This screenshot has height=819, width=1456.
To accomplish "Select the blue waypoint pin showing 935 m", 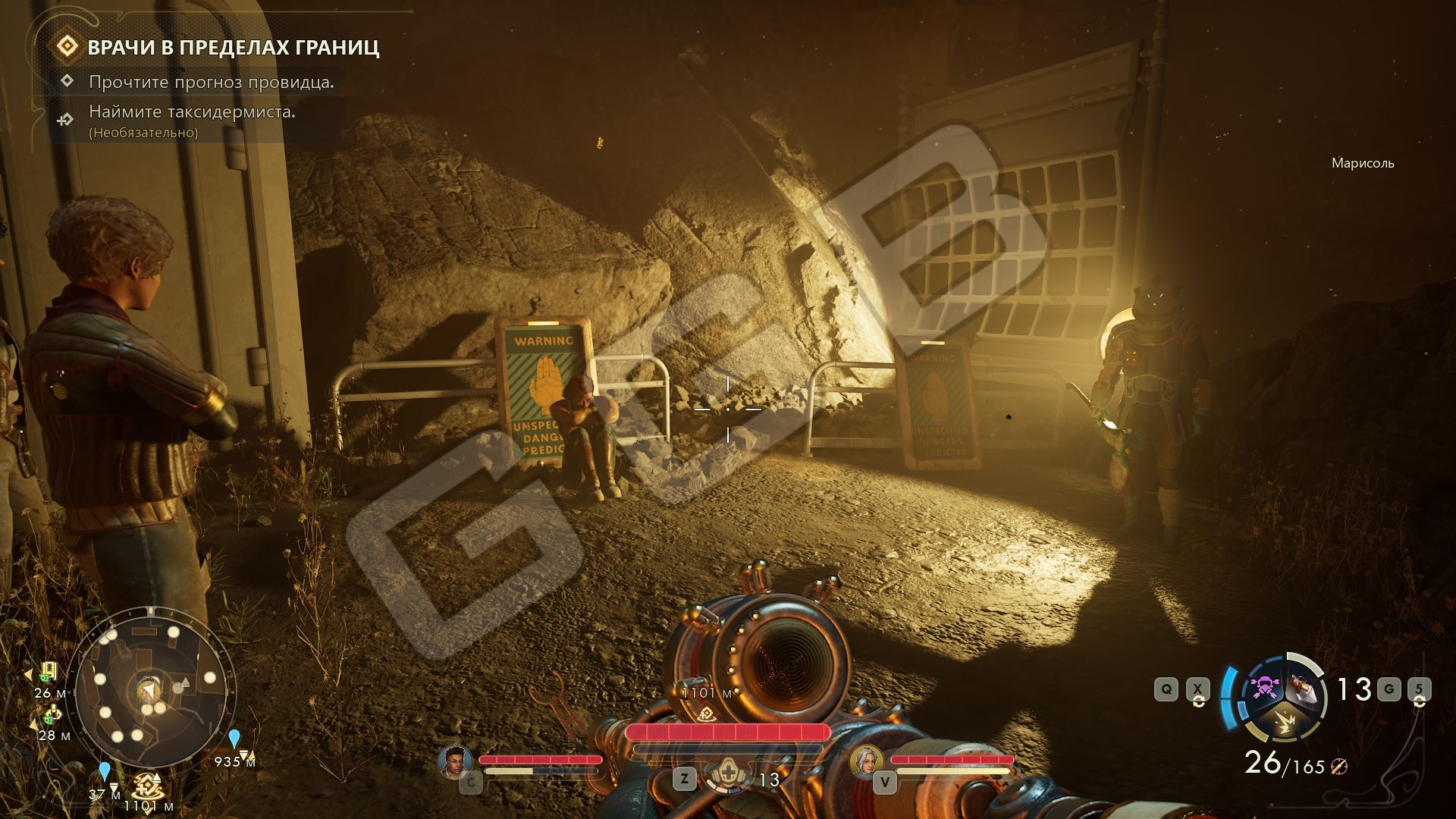I will [234, 739].
